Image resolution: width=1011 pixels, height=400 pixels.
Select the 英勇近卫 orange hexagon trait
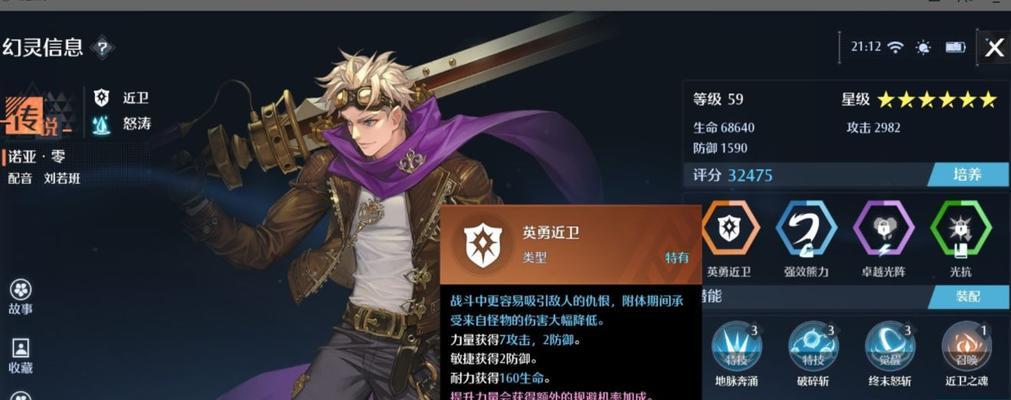coord(729,229)
